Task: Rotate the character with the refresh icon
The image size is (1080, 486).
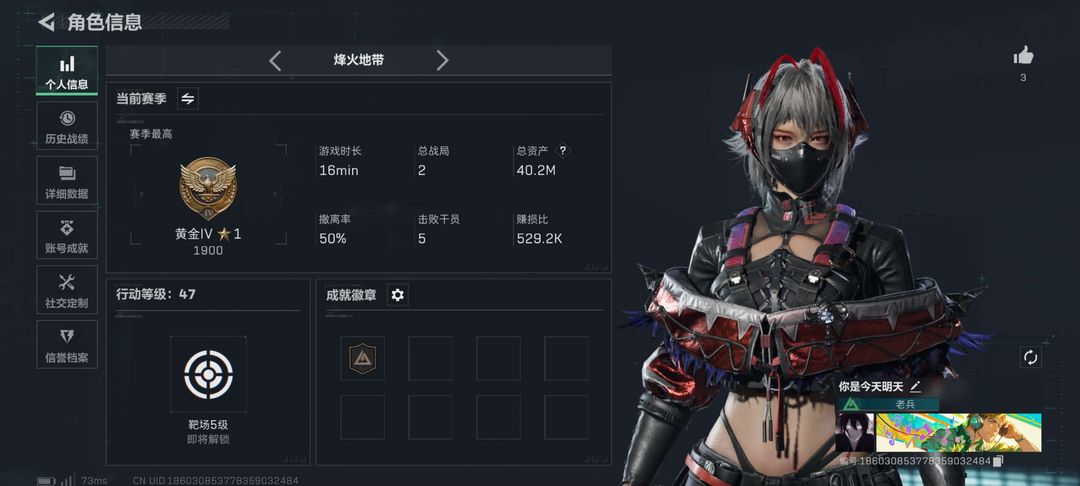Action: (1030, 357)
